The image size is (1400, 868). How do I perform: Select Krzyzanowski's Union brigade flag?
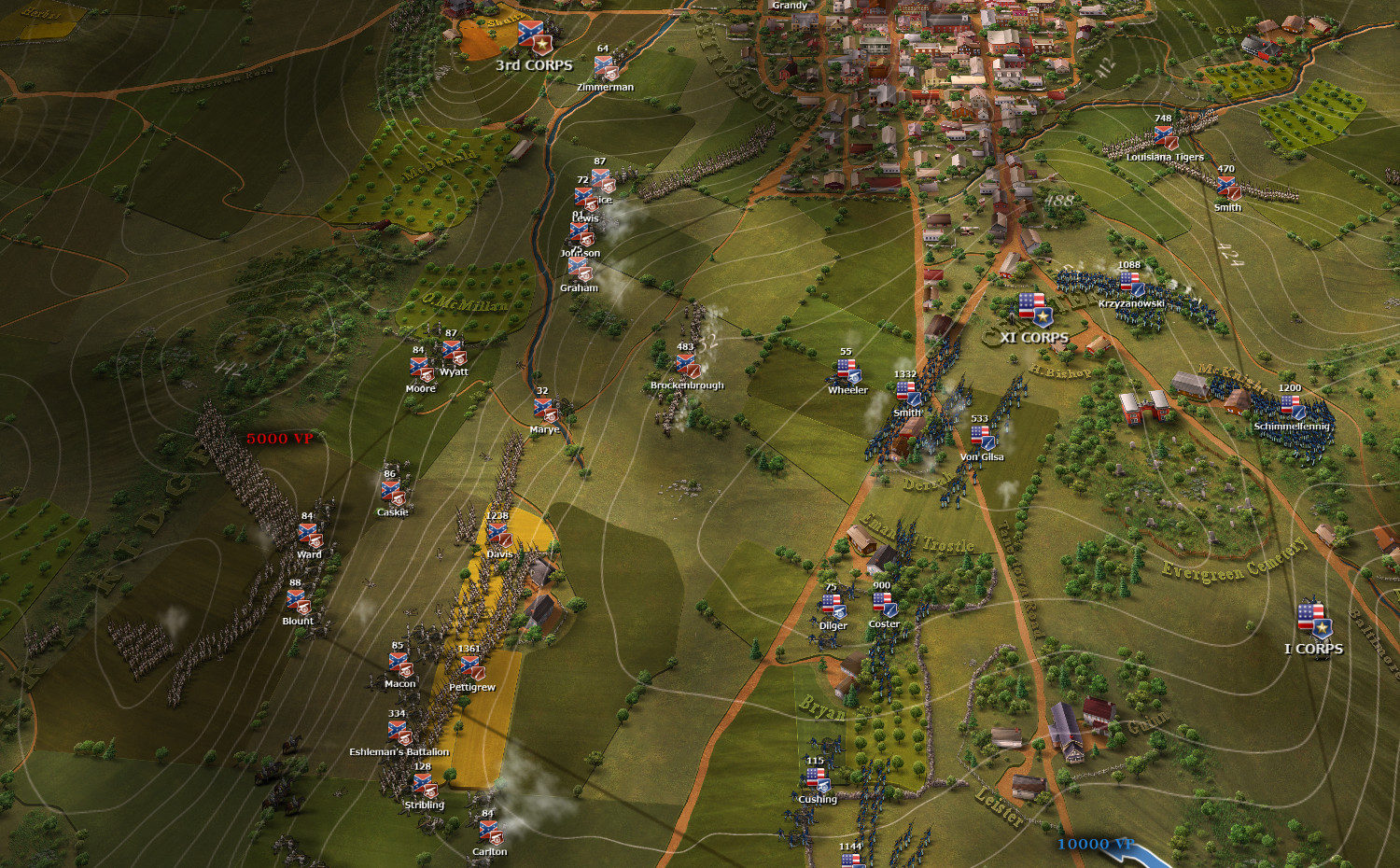tap(1130, 284)
